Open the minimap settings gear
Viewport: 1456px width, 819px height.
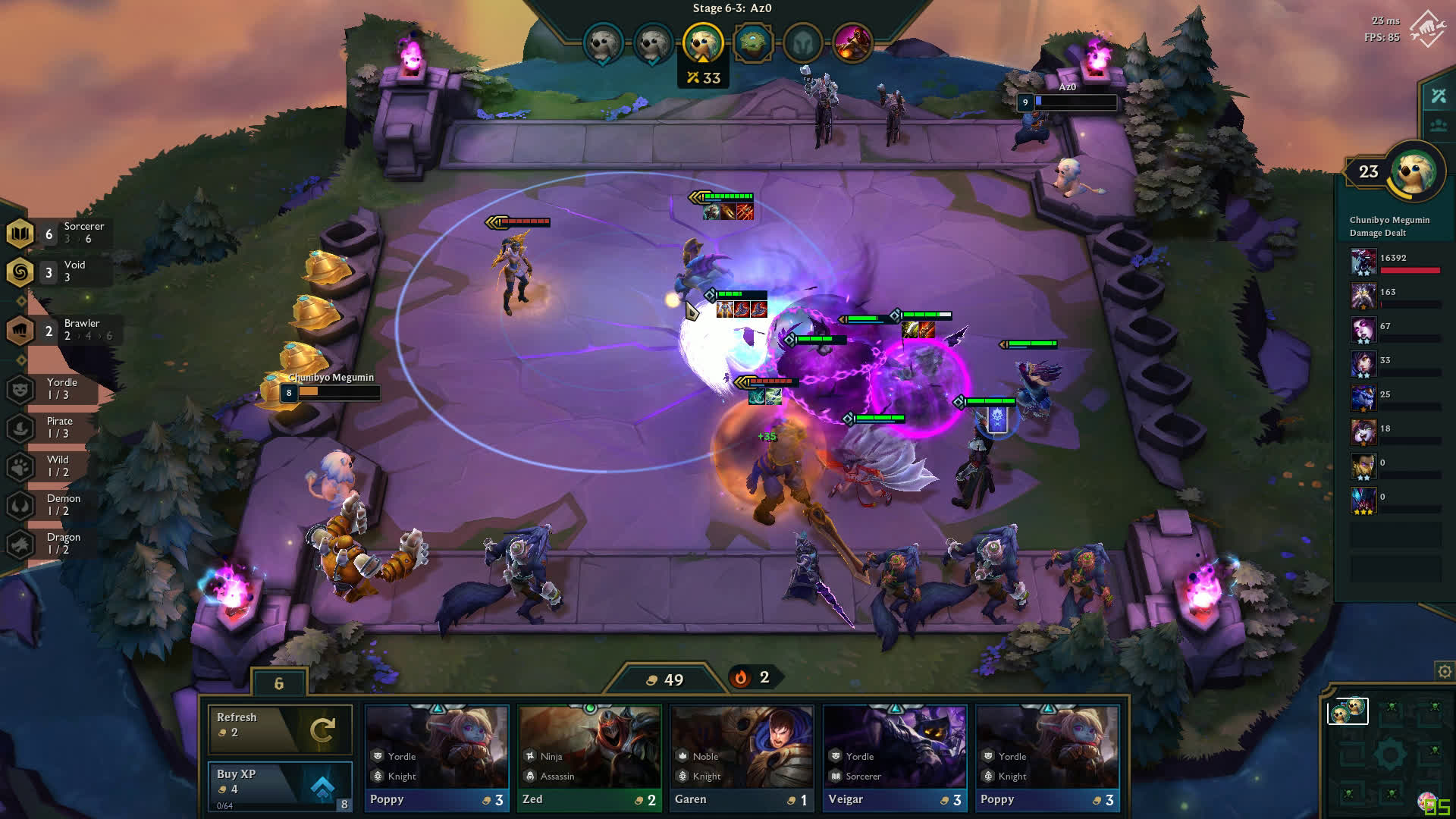[1445, 671]
